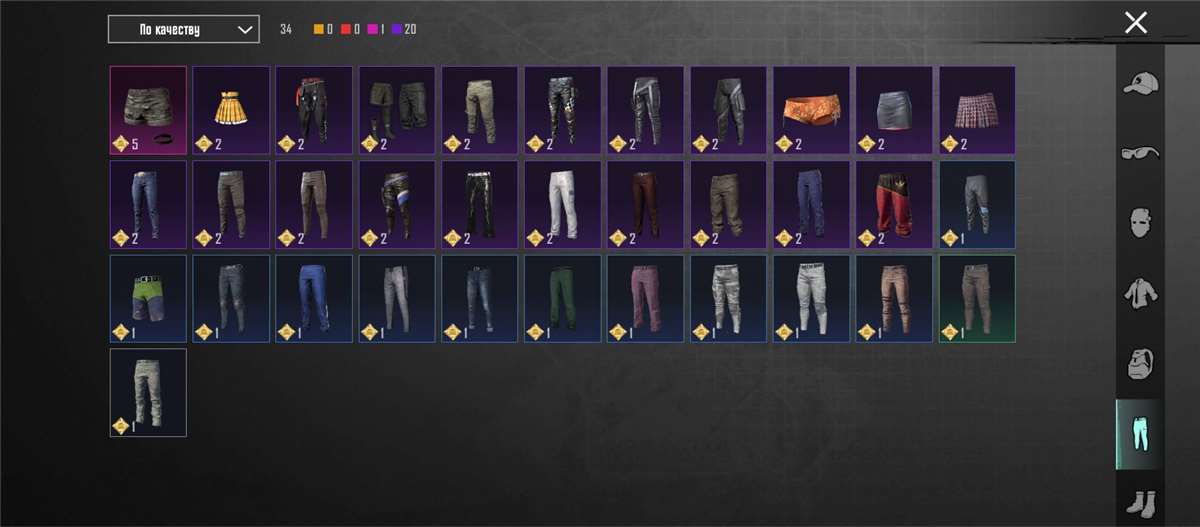Viewport: 1200px width, 527px height.
Task: Switch to the glasses category tab
Action: point(1140,154)
